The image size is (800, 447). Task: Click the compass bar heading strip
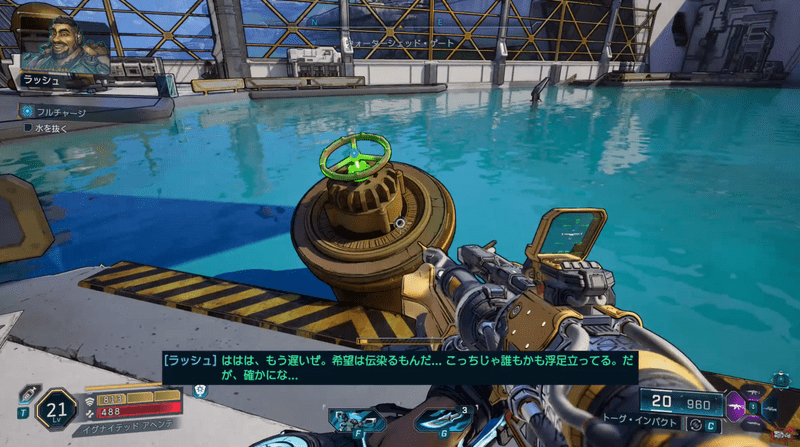(400, 18)
